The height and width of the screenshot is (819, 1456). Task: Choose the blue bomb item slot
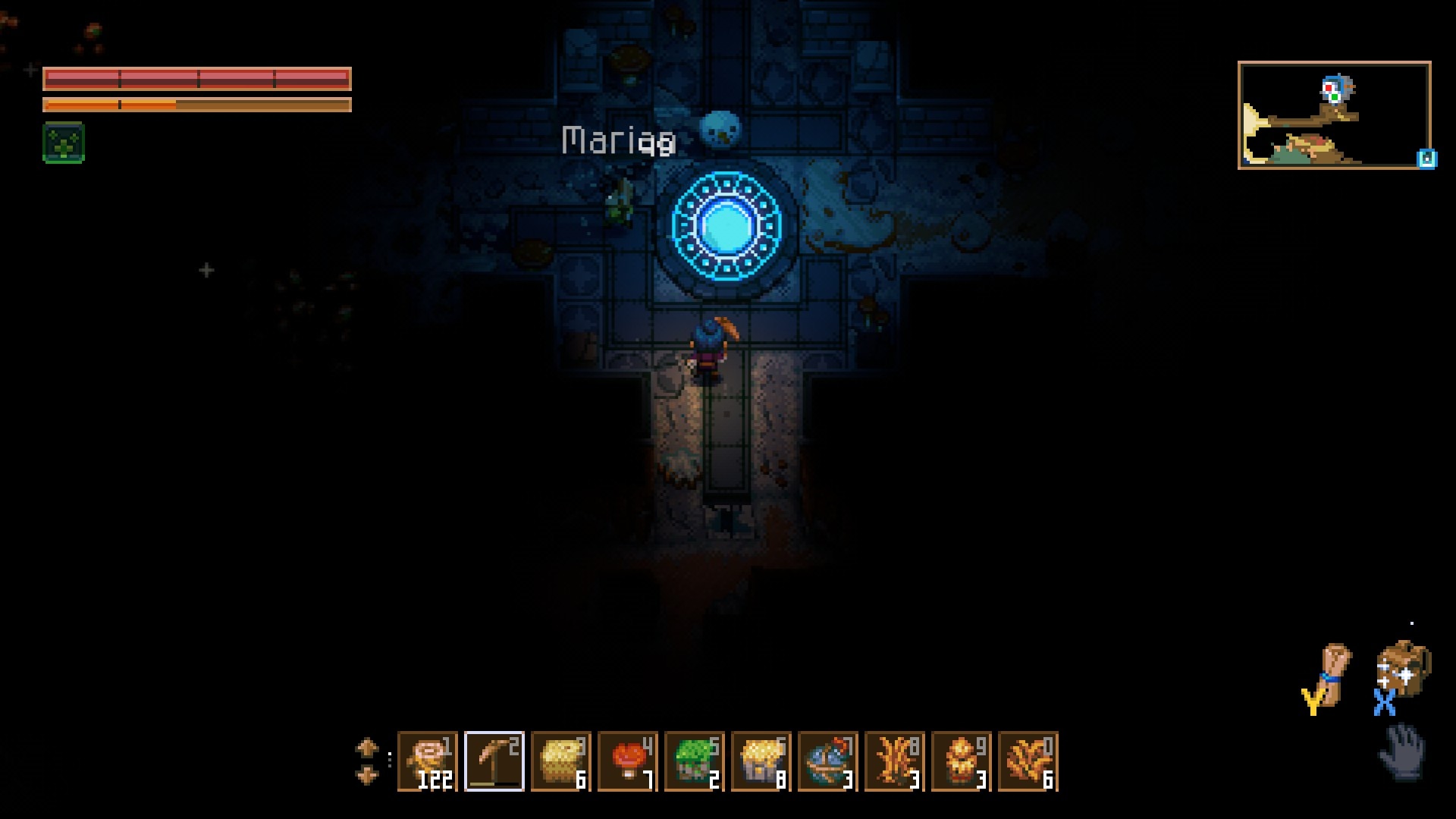pos(827,761)
